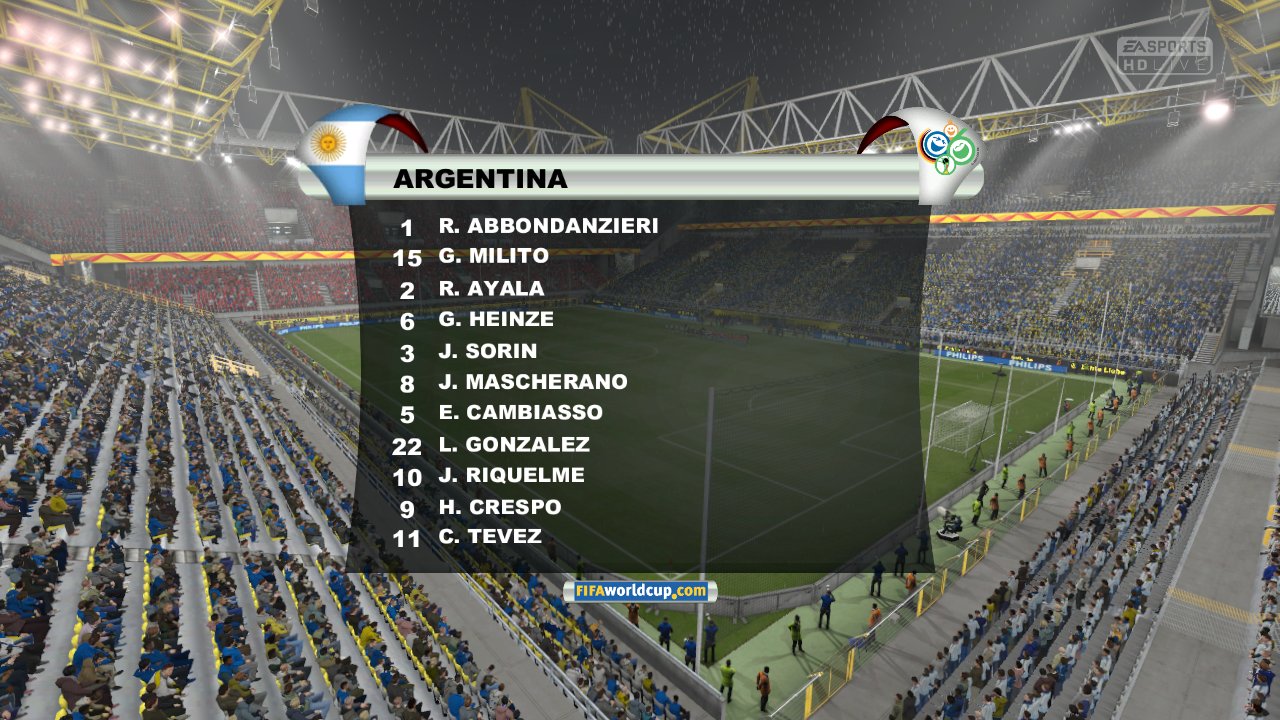Select R. Abbondanzieri in the lineup
Viewport: 1280px width, 720px height.
click(548, 226)
